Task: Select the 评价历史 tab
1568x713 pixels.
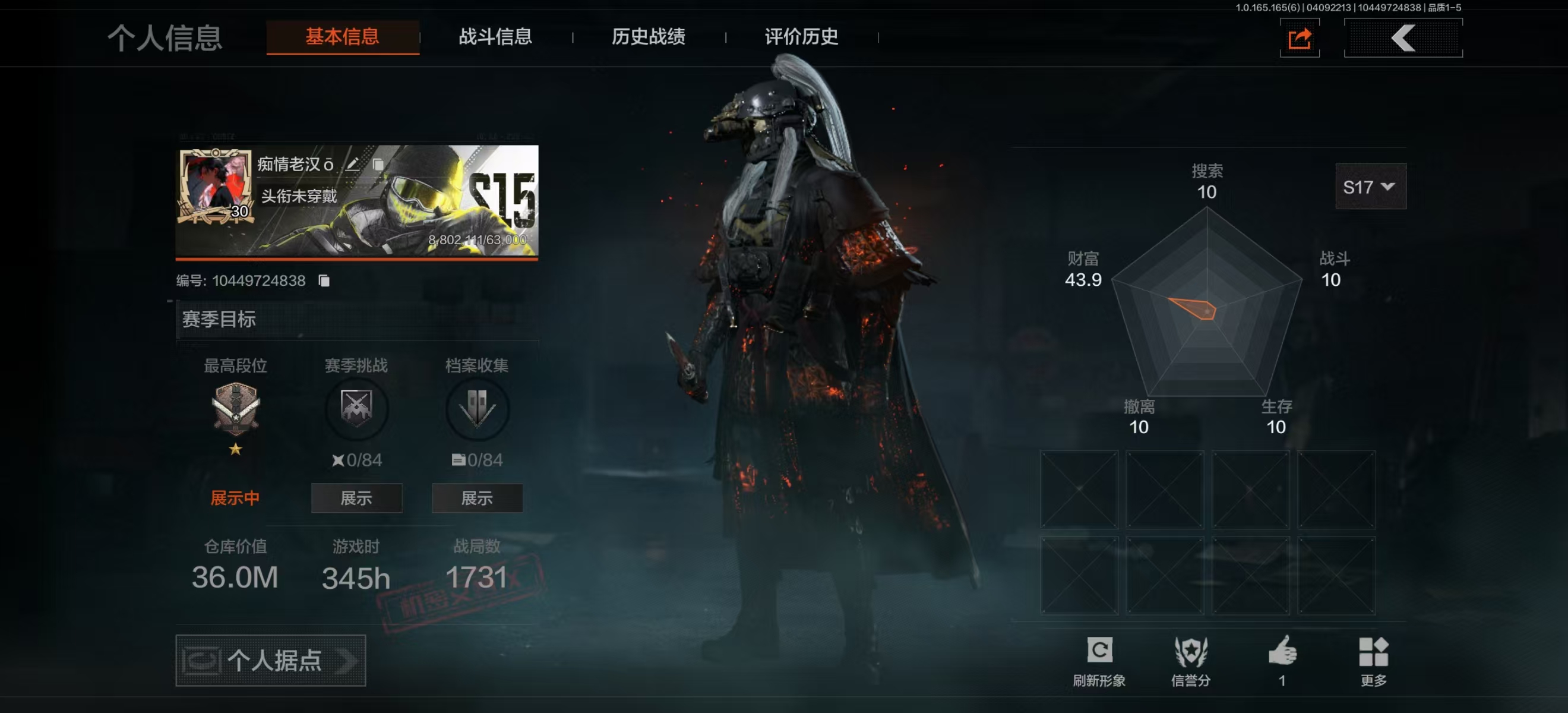Action: pos(801,37)
